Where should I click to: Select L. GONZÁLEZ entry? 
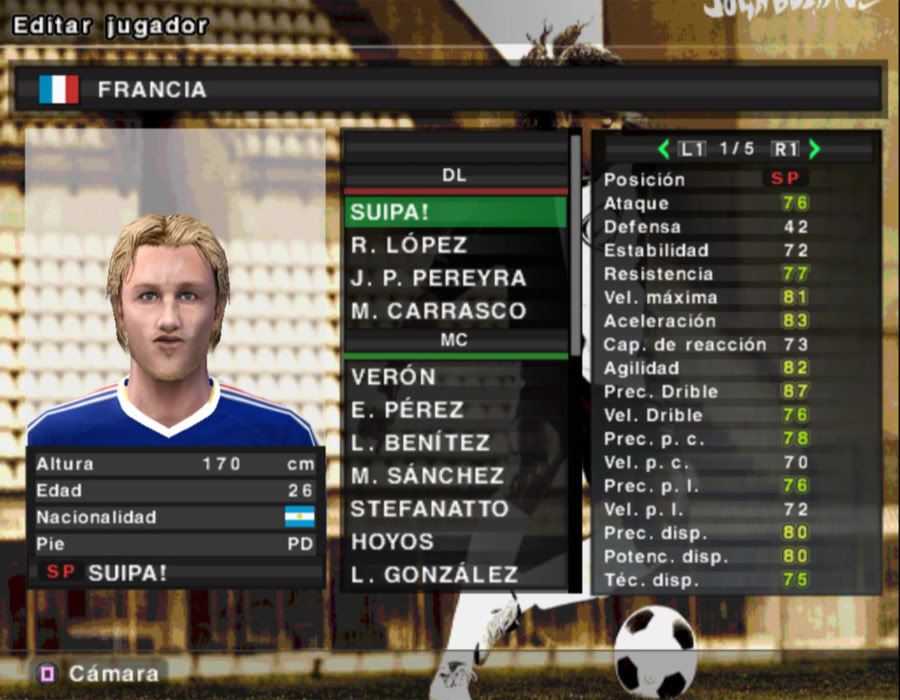tap(455, 575)
